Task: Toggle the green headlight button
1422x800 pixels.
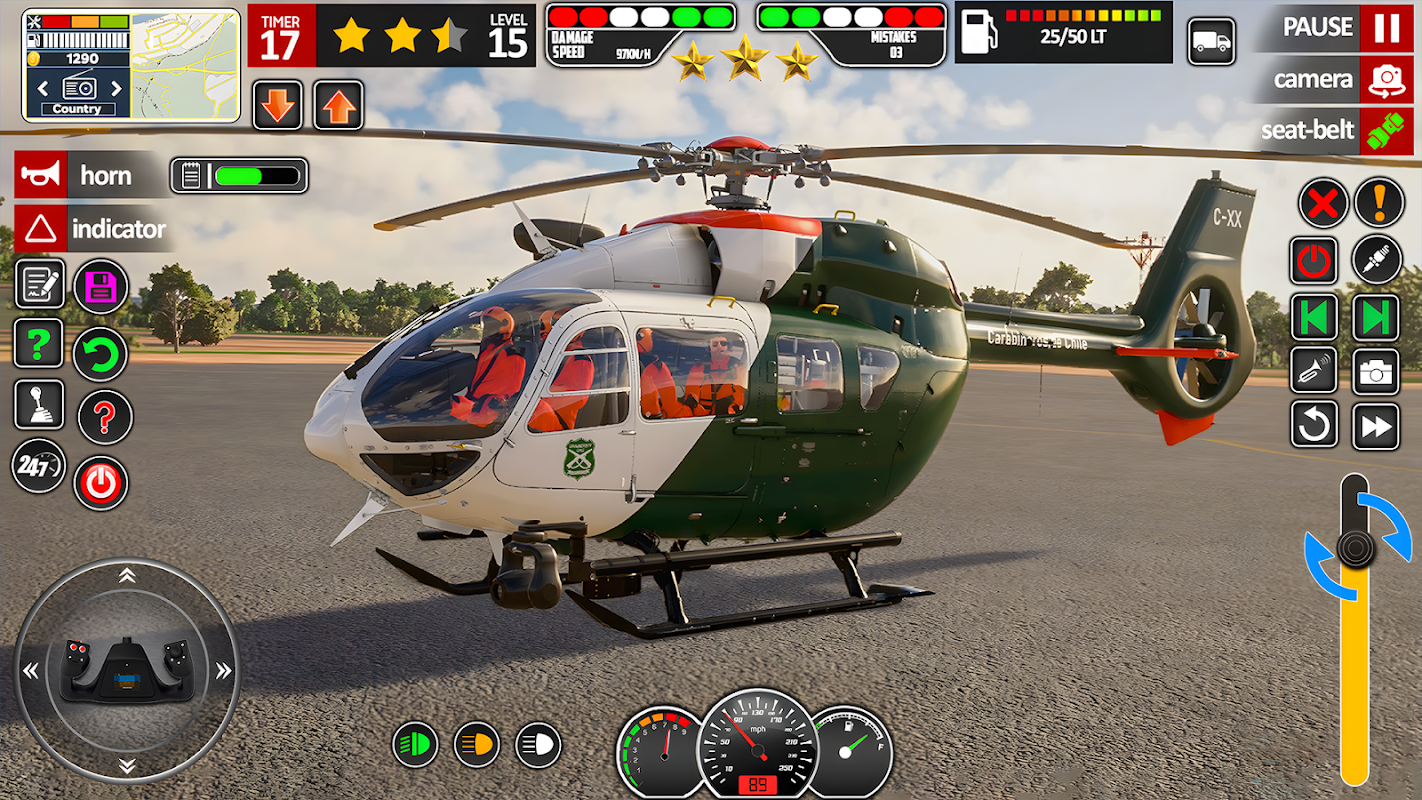Action: (x=415, y=745)
